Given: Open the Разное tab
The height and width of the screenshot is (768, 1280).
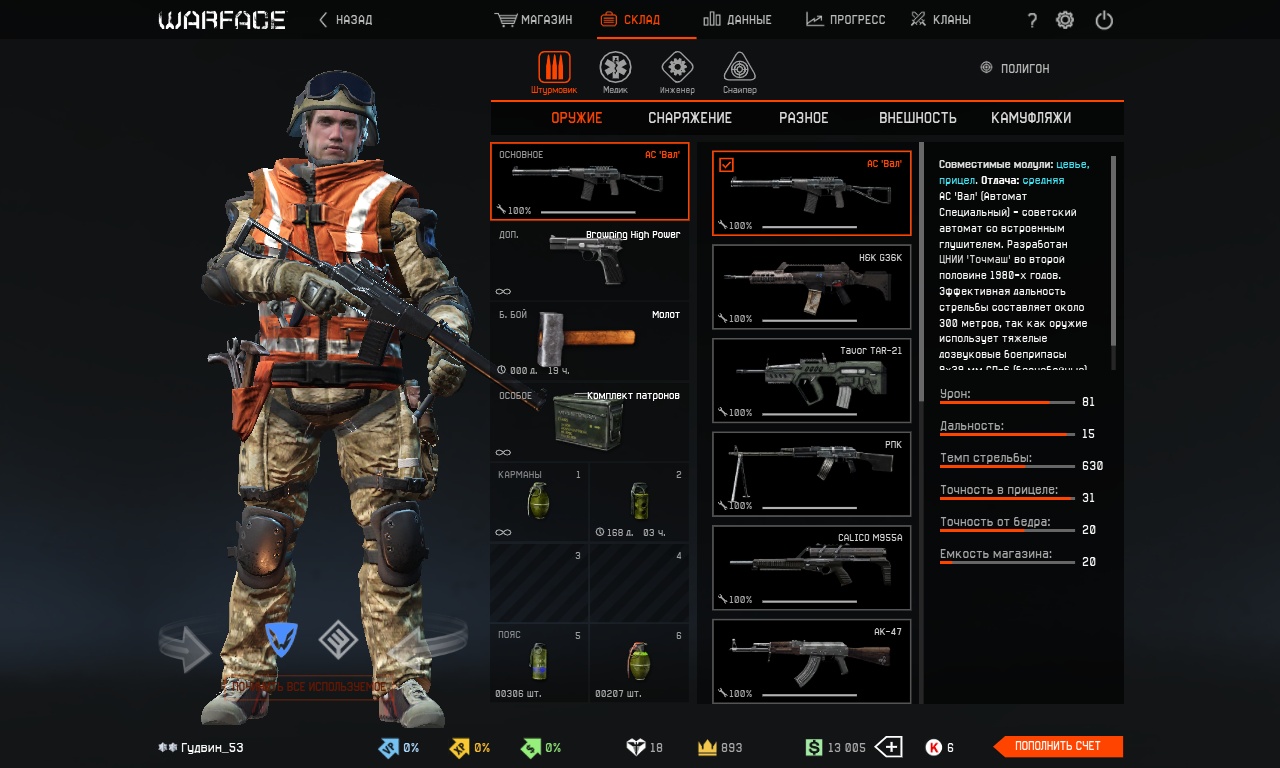Looking at the screenshot, I should (804, 118).
